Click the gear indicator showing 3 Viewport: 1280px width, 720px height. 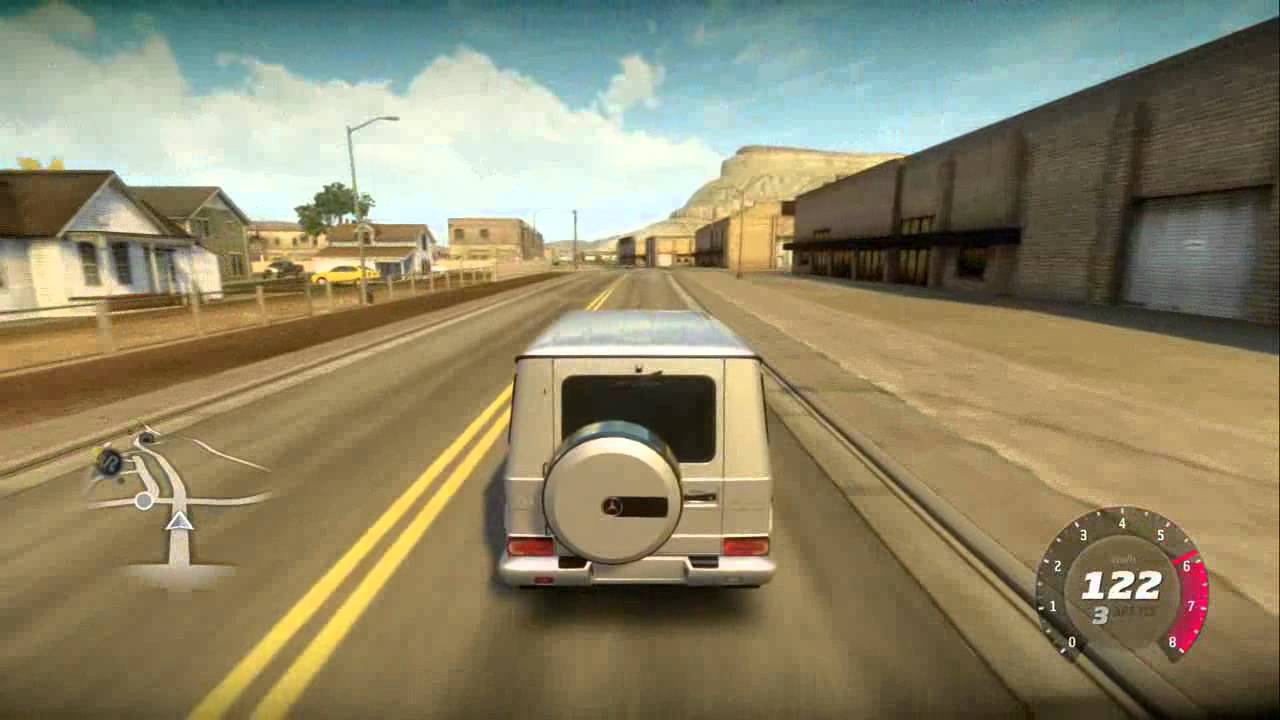tap(1100, 614)
